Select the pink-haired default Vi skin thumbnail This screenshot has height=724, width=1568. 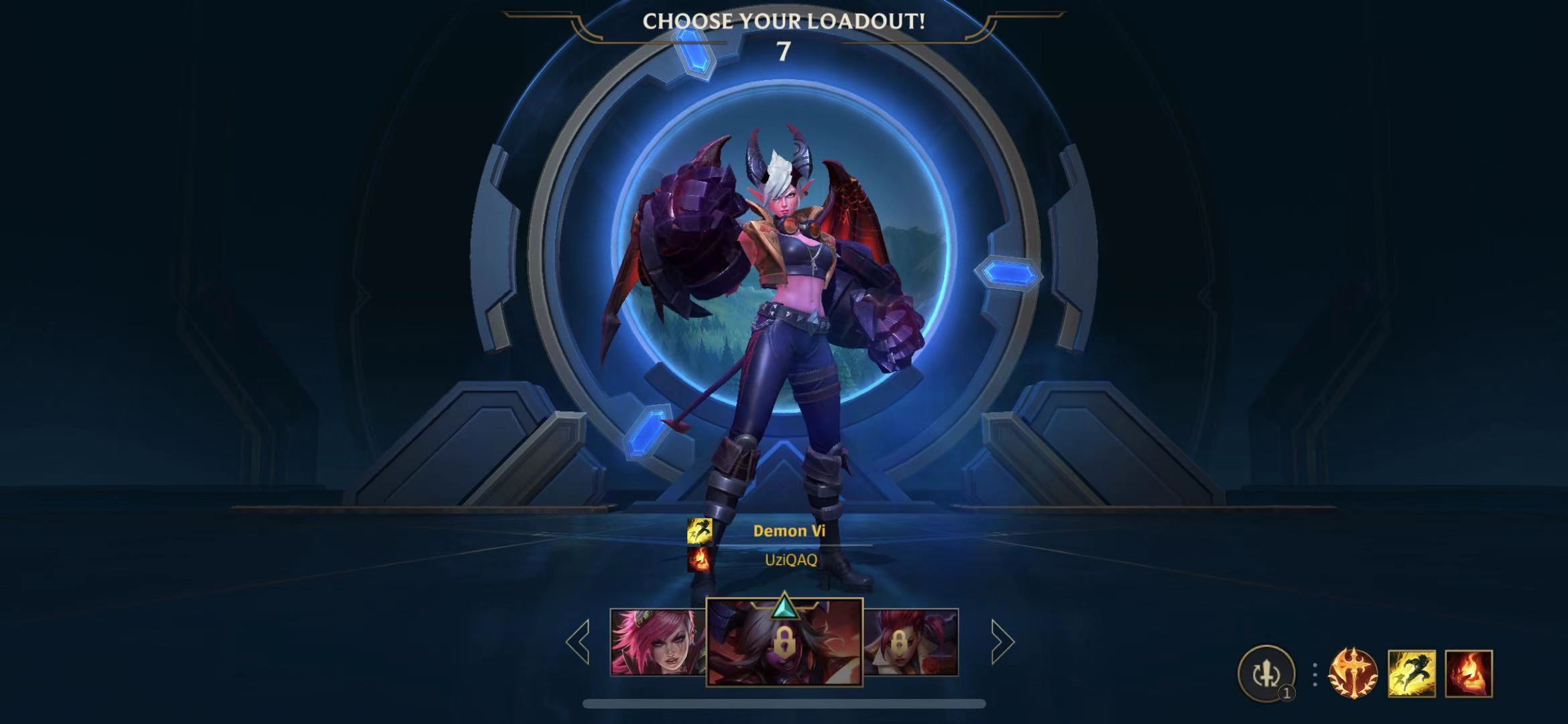tap(657, 642)
